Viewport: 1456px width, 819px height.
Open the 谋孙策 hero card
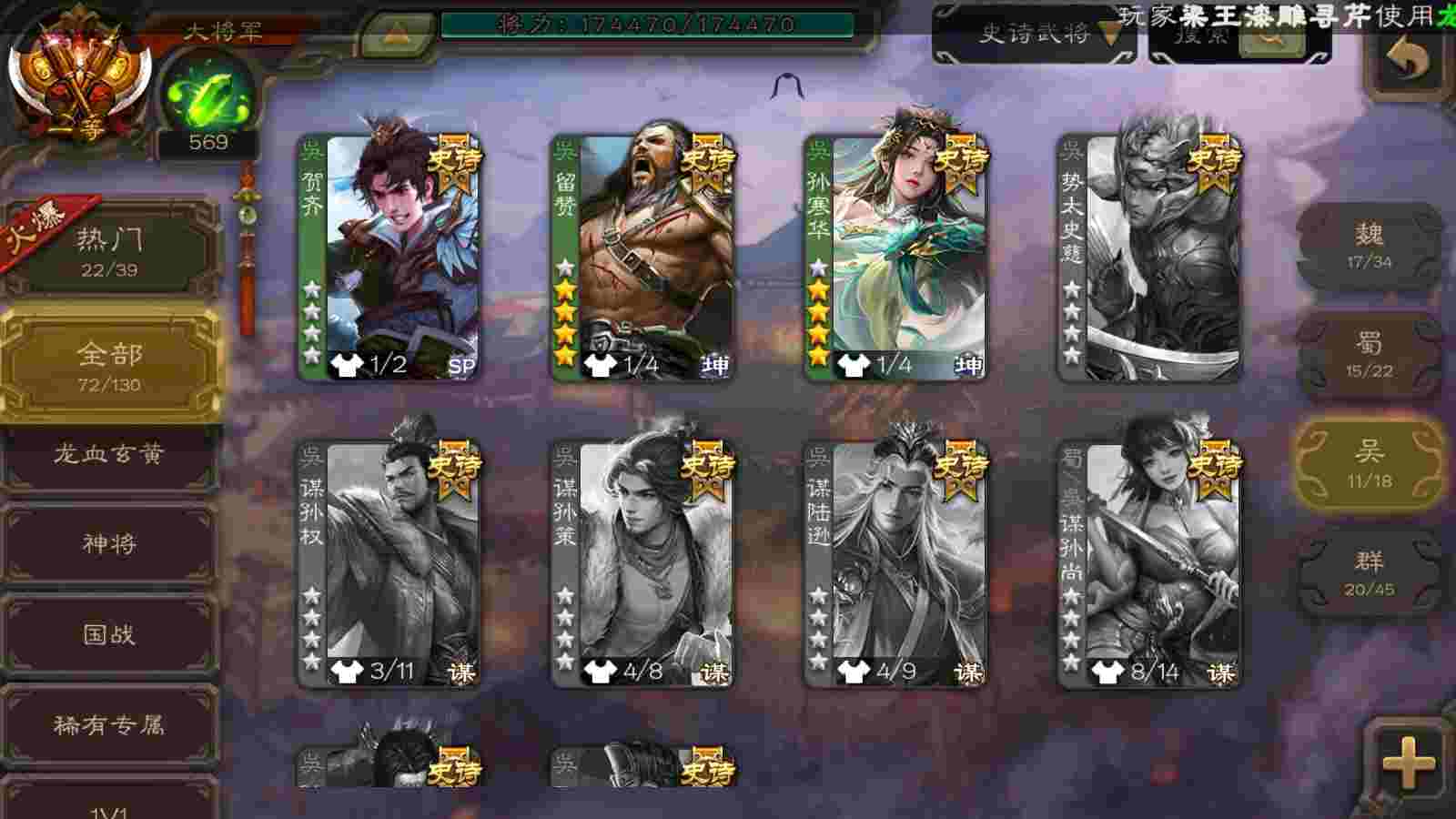[x=642, y=564]
